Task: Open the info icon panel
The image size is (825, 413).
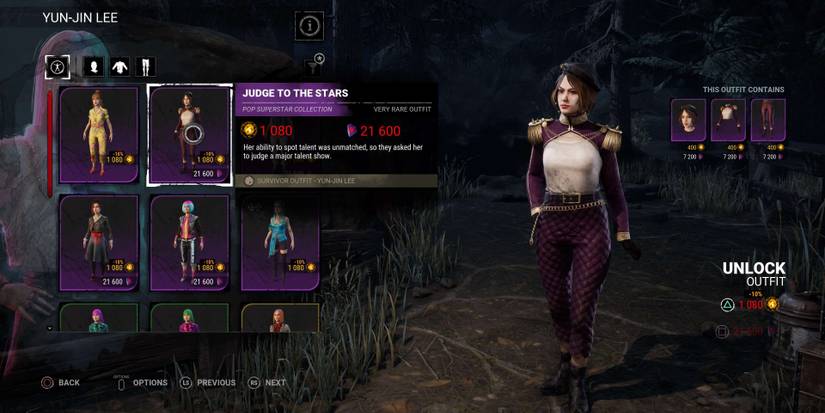Action: [309, 26]
